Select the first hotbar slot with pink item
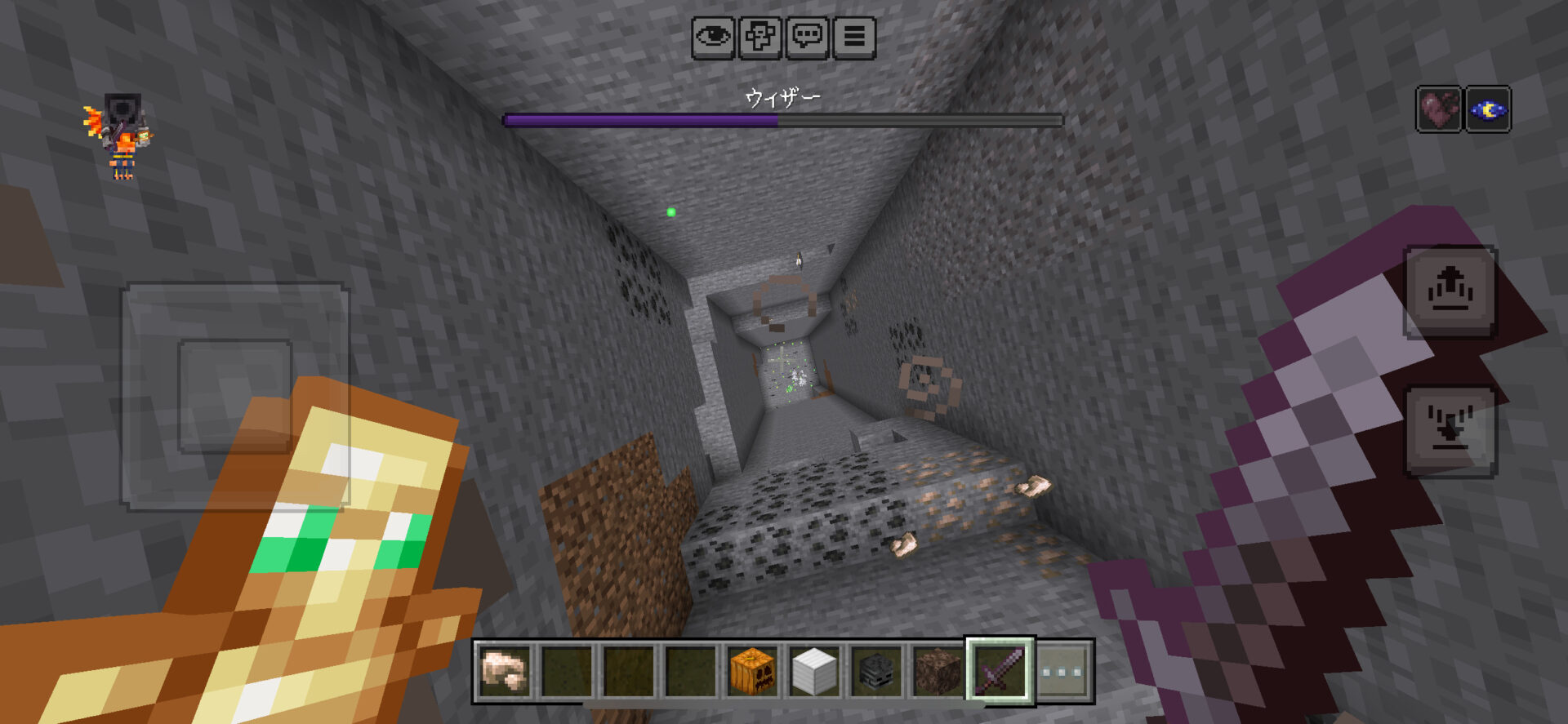1568x724 pixels. 505,671
